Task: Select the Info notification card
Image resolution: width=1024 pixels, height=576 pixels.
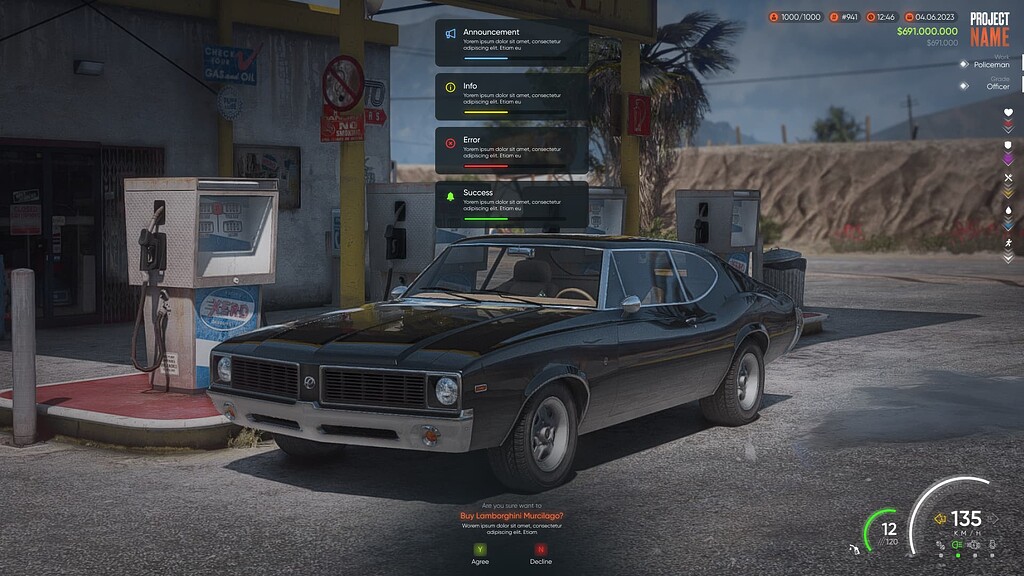Action: [511, 97]
